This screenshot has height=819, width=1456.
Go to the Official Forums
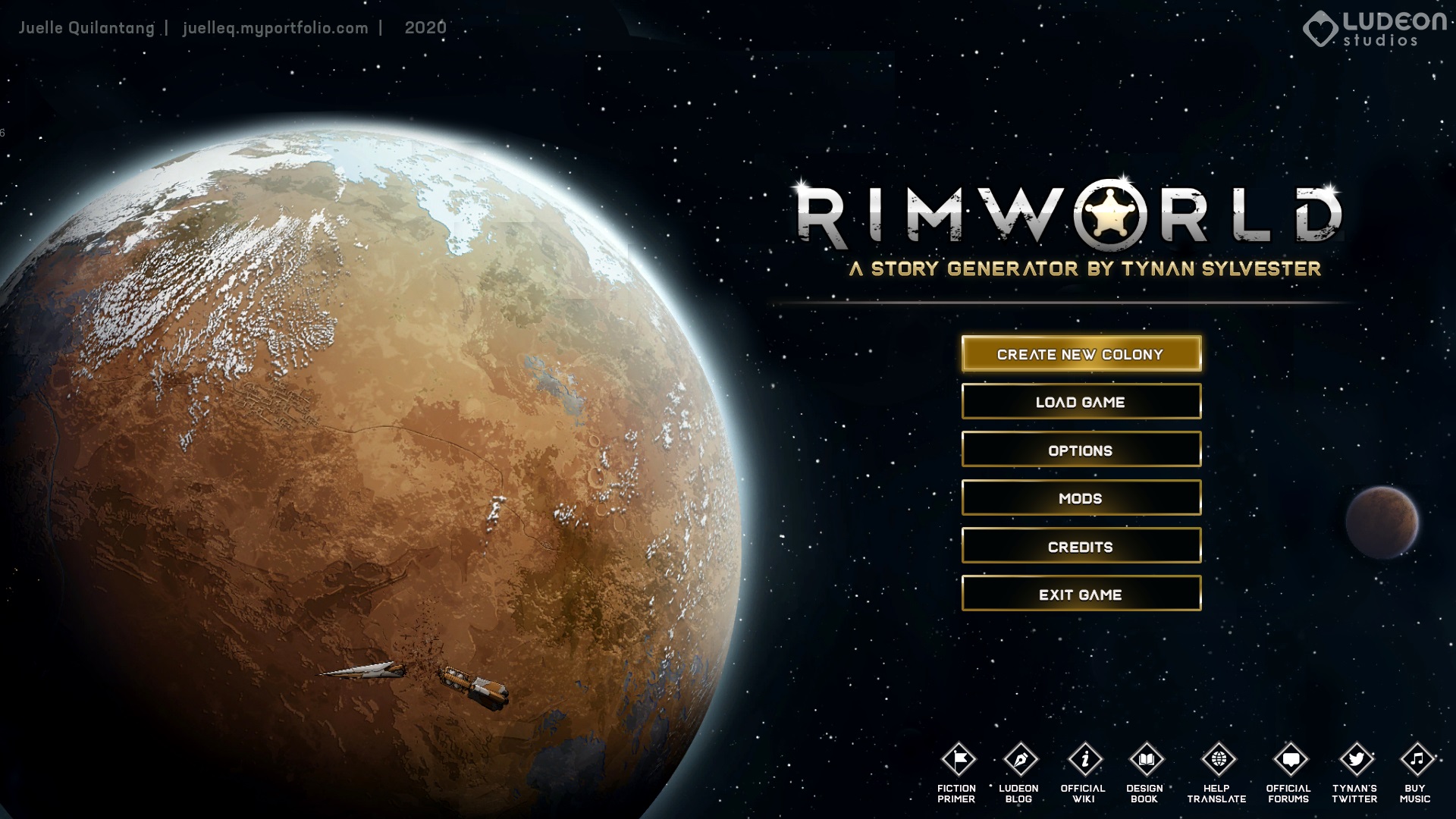tap(1289, 760)
